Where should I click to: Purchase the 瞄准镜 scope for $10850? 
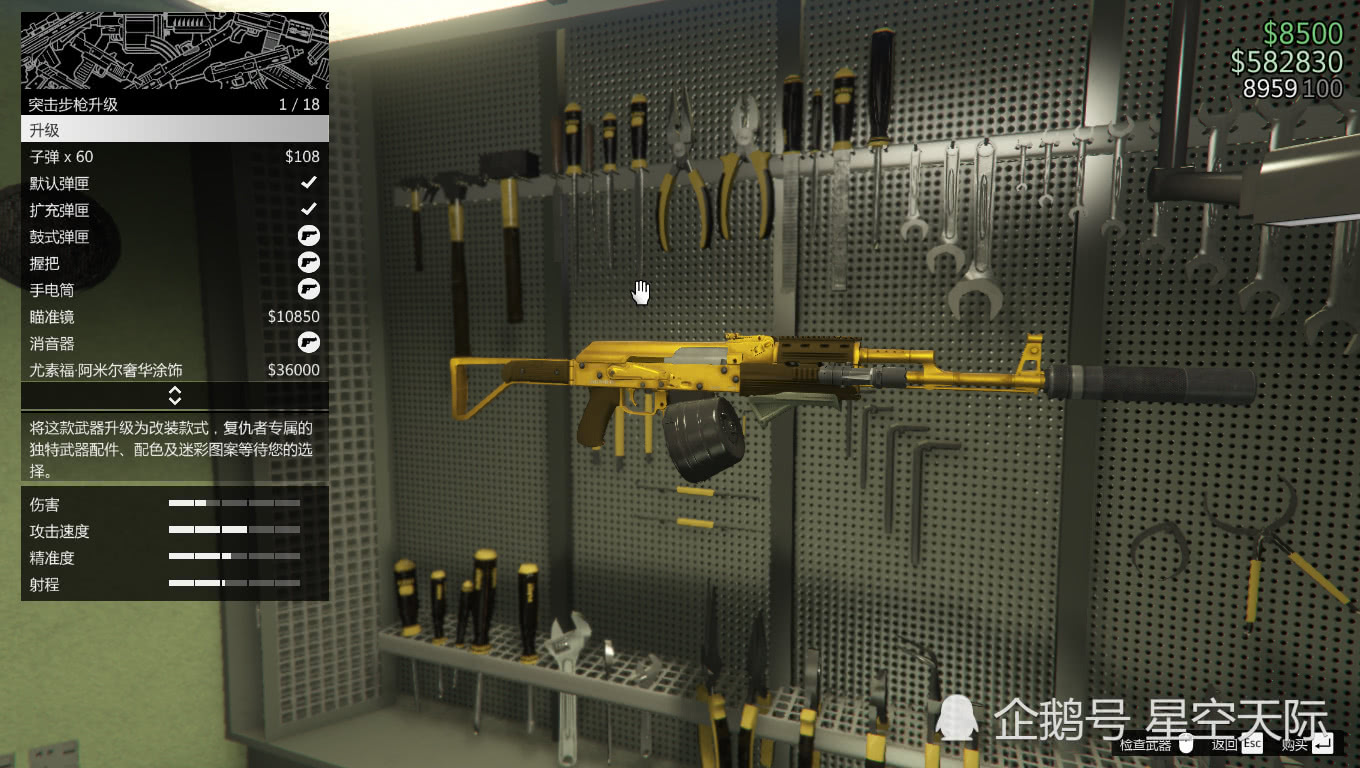tap(174, 317)
